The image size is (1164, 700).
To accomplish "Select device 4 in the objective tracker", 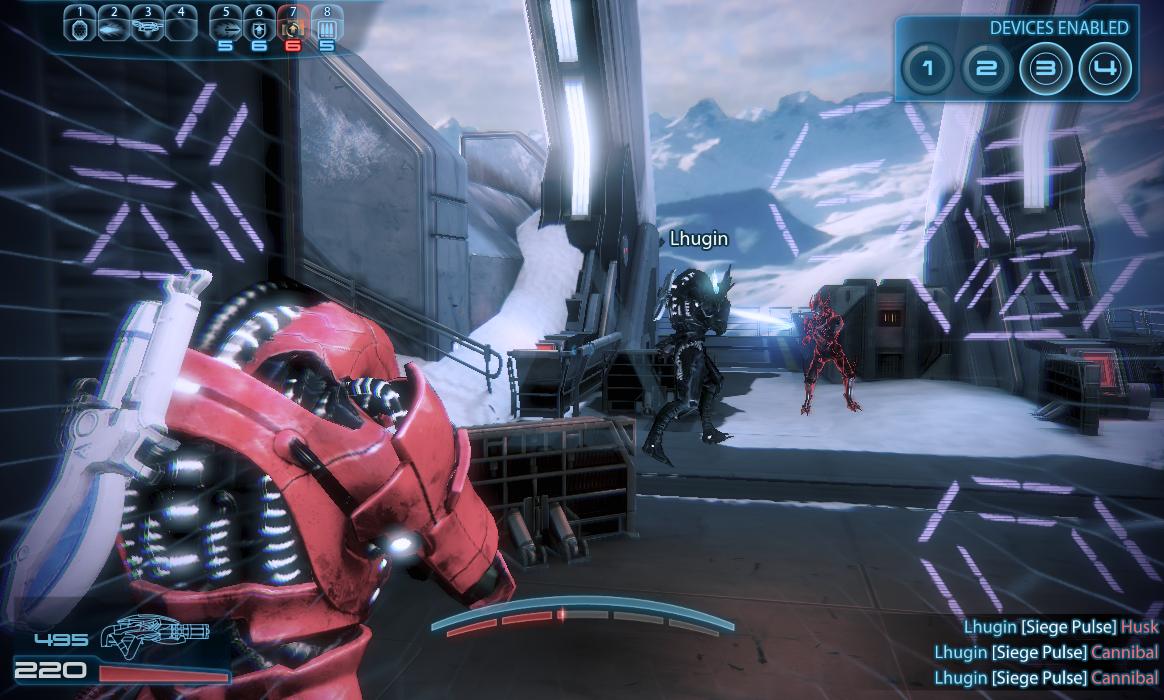I will click(1106, 69).
